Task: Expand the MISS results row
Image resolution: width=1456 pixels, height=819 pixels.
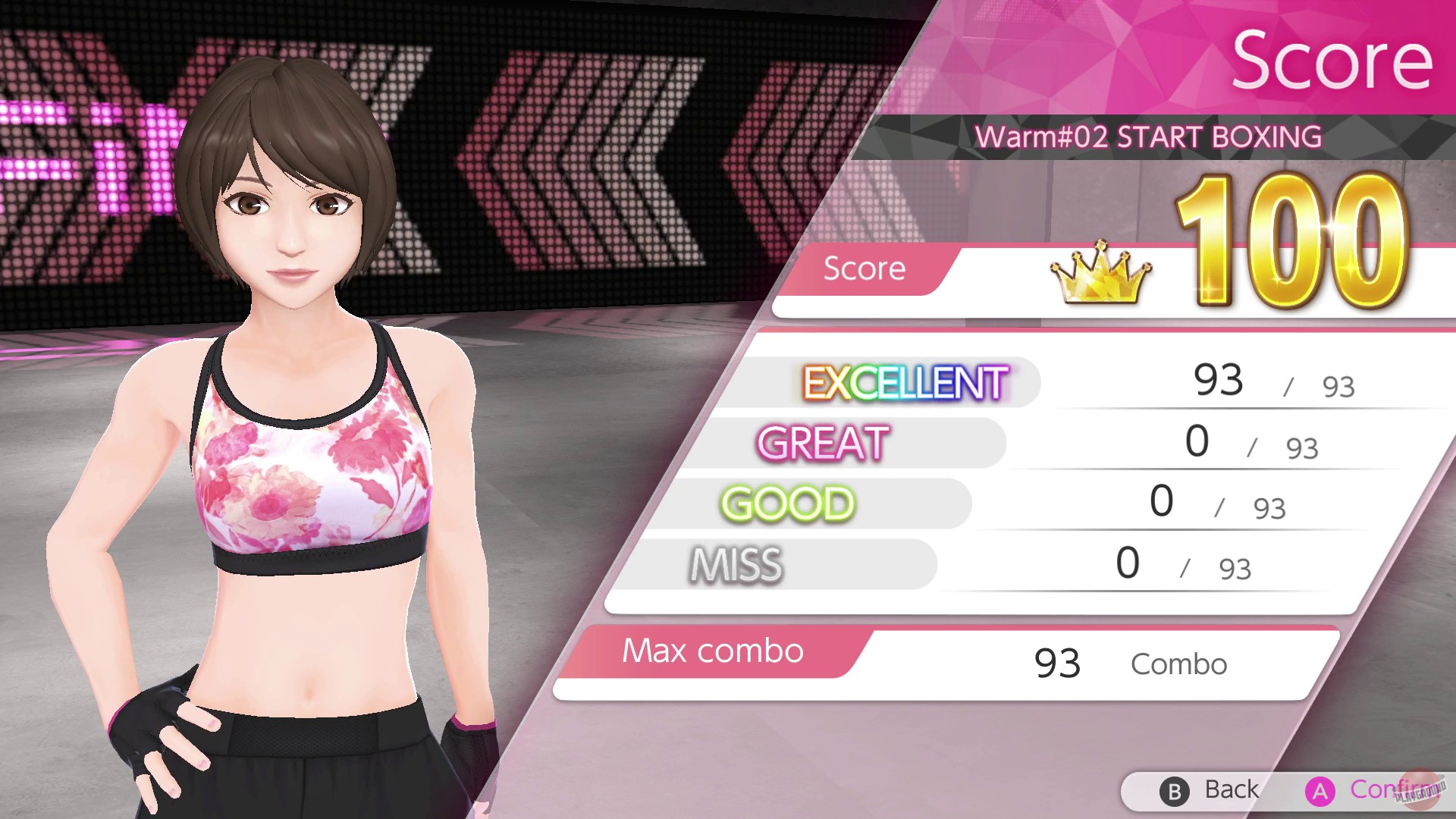Action: (1062, 563)
